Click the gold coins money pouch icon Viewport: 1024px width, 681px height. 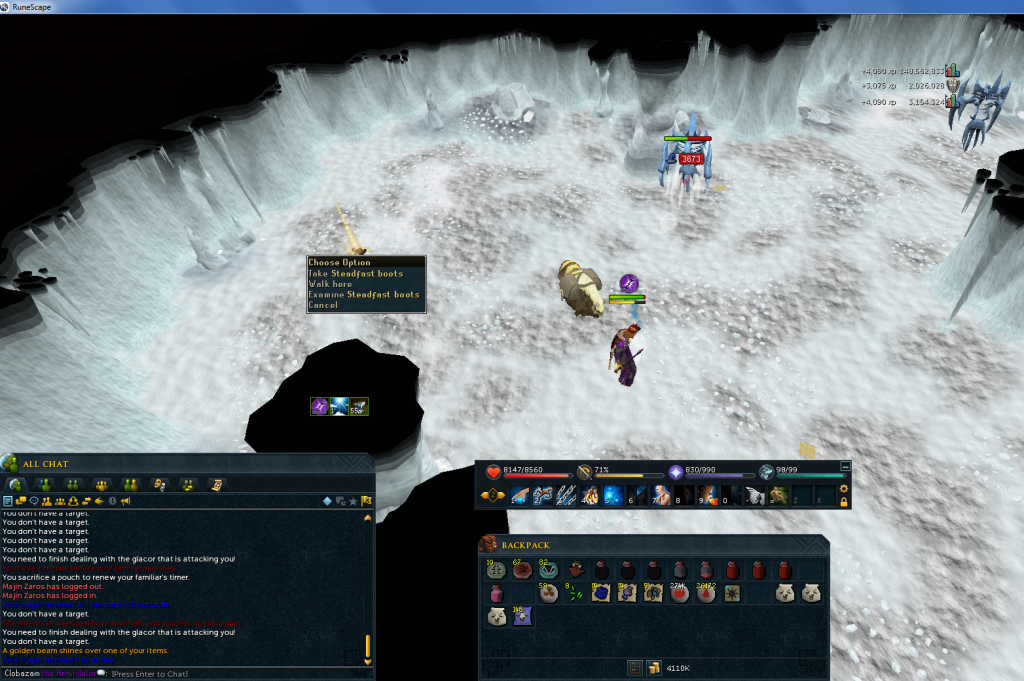pyautogui.click(x=653, y=666)
